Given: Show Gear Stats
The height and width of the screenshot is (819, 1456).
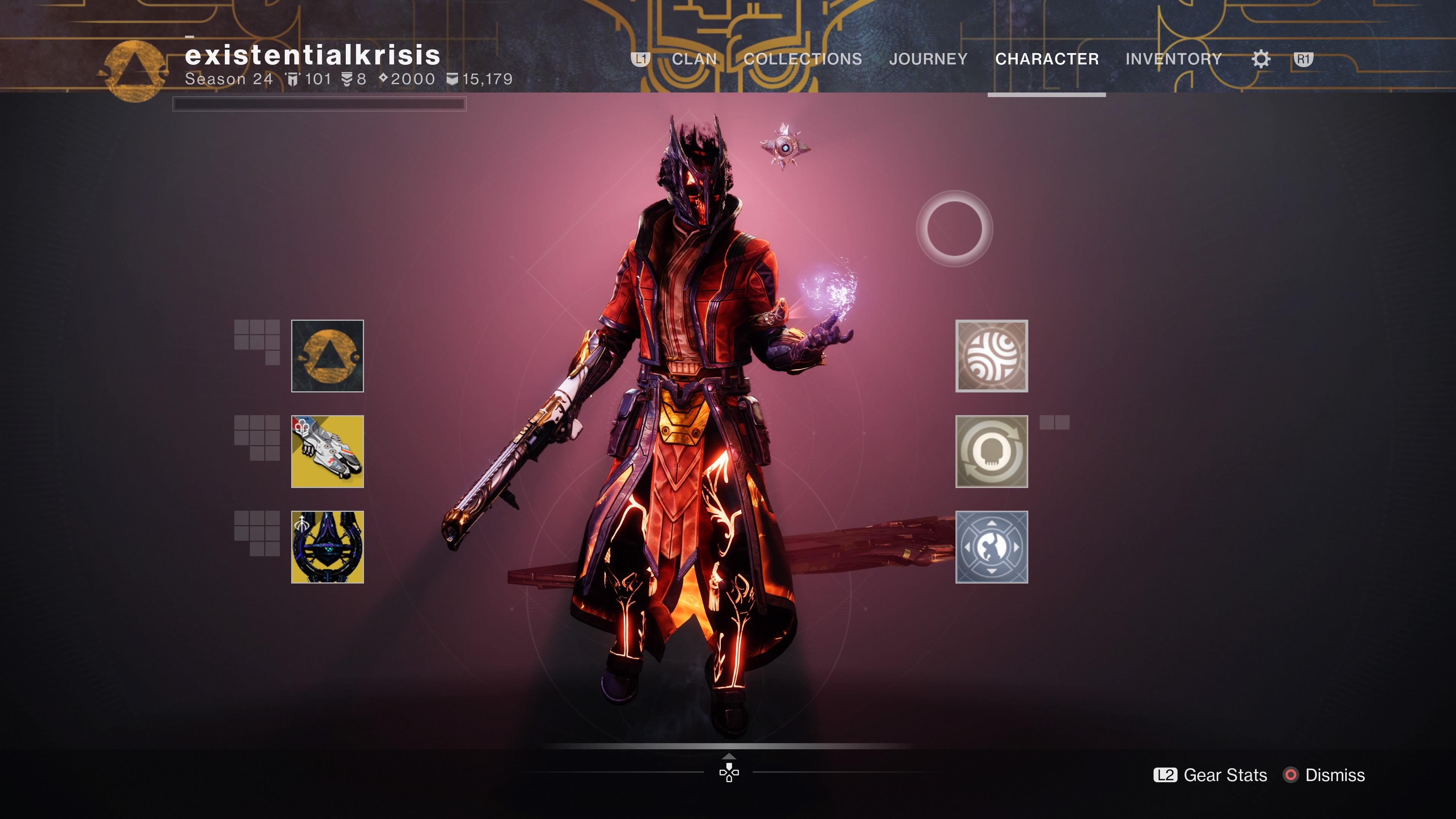Looking at the screenshot, I should (x=1211, y=775).
